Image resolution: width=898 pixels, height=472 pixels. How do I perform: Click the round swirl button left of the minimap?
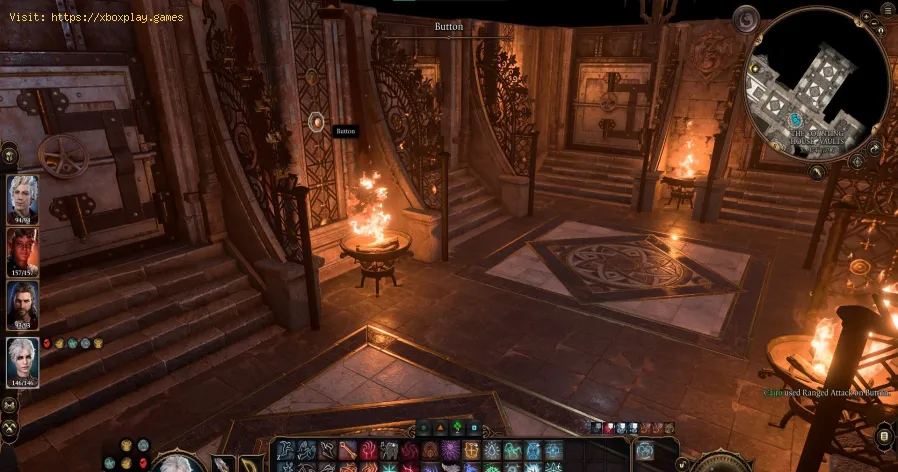(x=745, y=19)
